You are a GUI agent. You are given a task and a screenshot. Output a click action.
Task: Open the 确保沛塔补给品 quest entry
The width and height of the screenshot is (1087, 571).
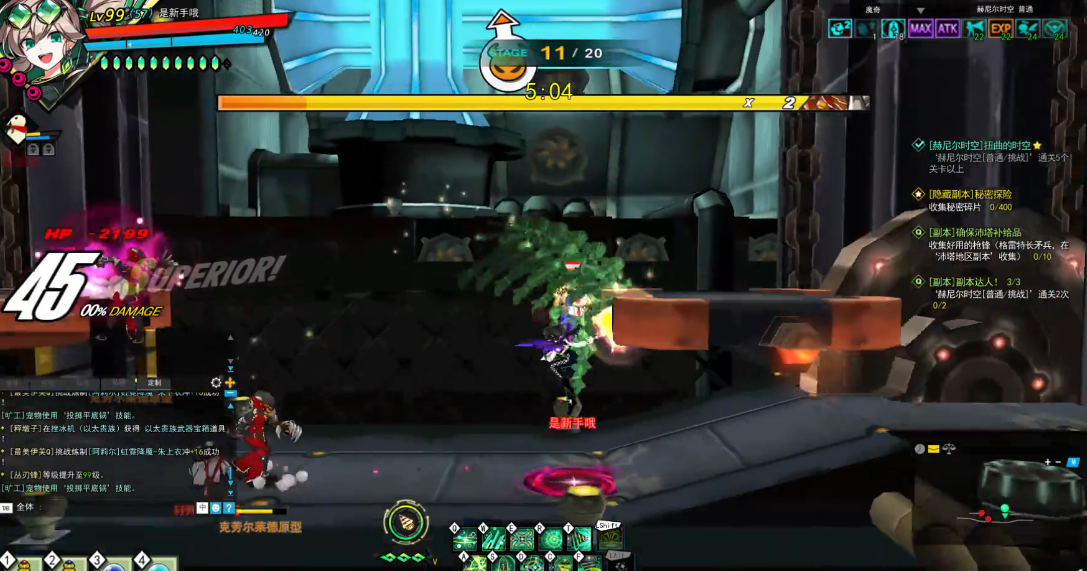coord(974,232)
